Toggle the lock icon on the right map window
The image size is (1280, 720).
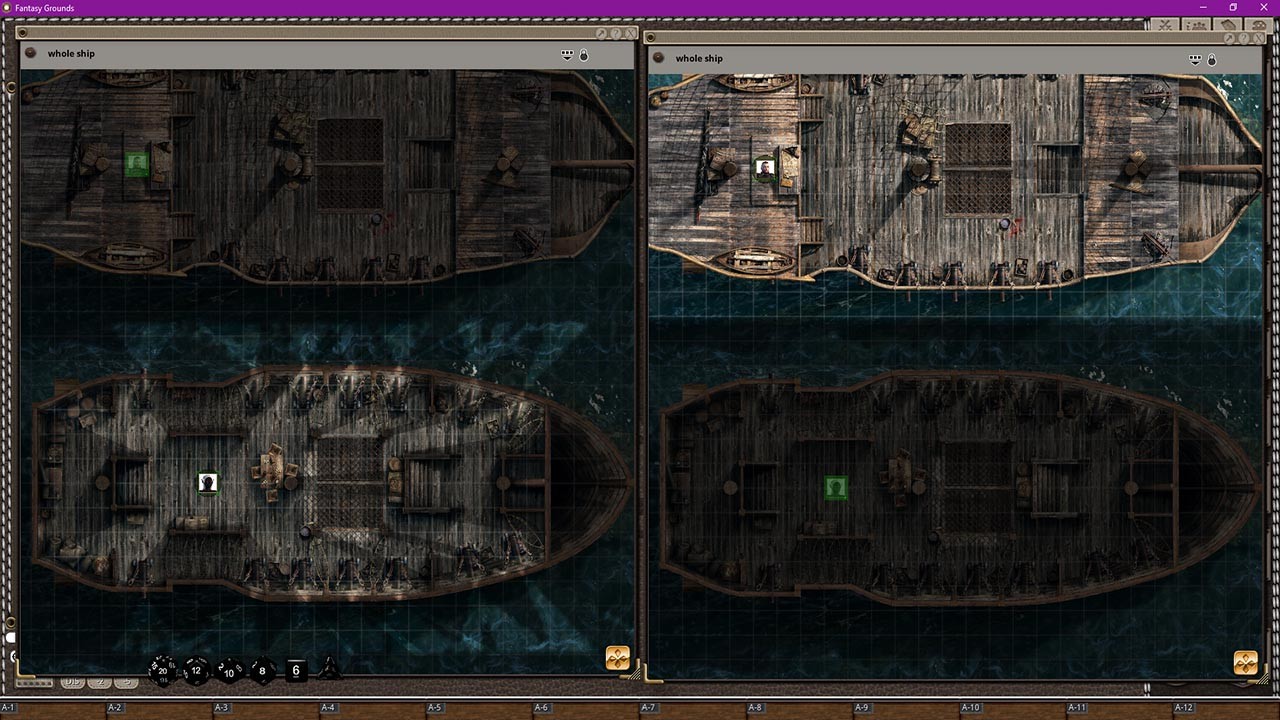click(x=1211, y=60)
